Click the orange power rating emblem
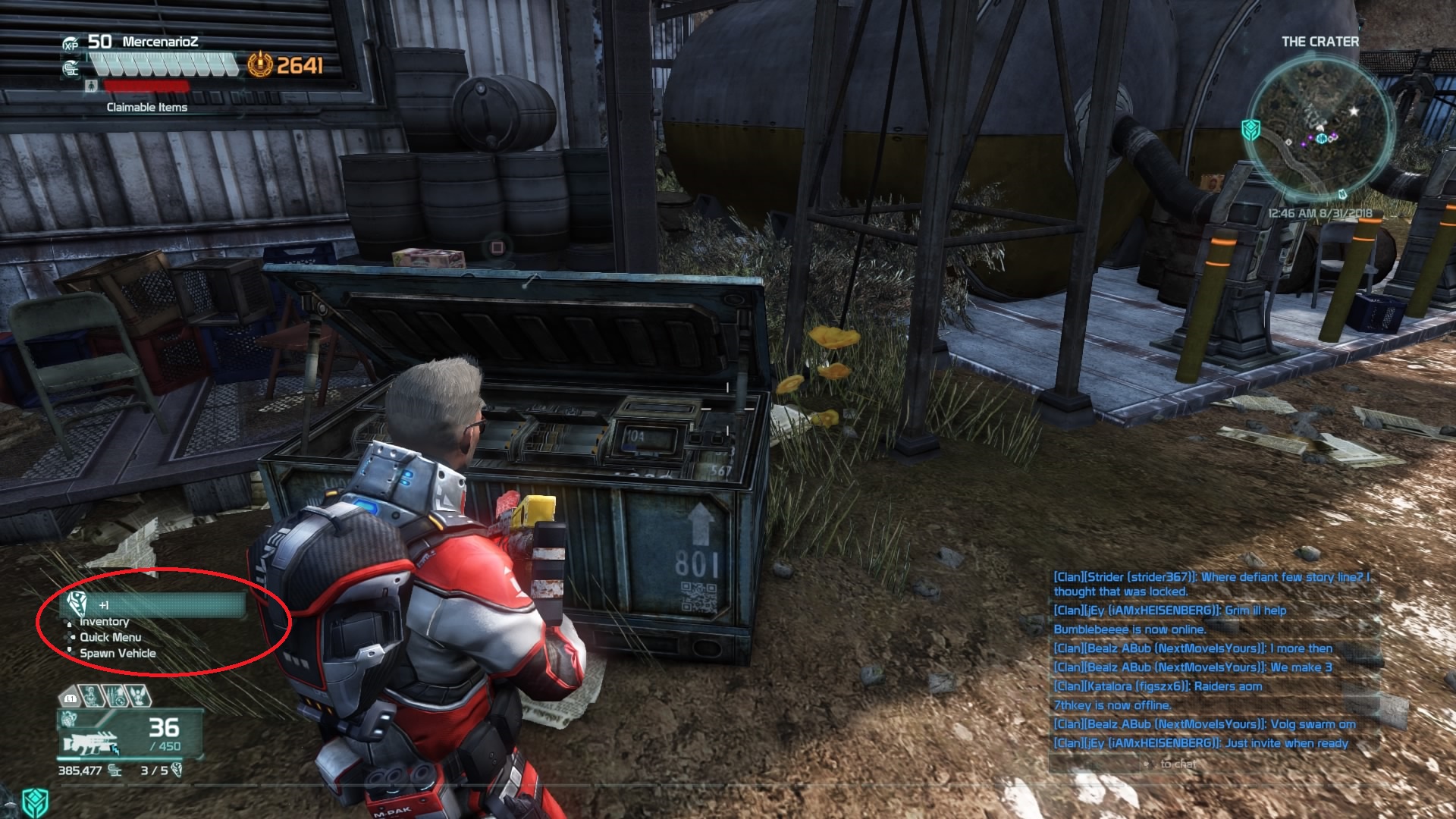 point(260,65)
